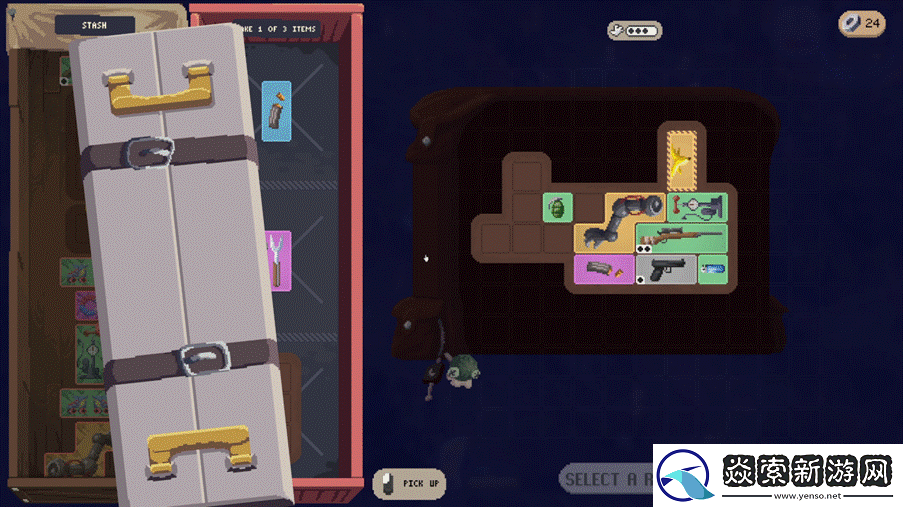This screenshot has width=903, height=507.
Task: Pick the banana item in the backpack
Action: click(x=682, y=158)
